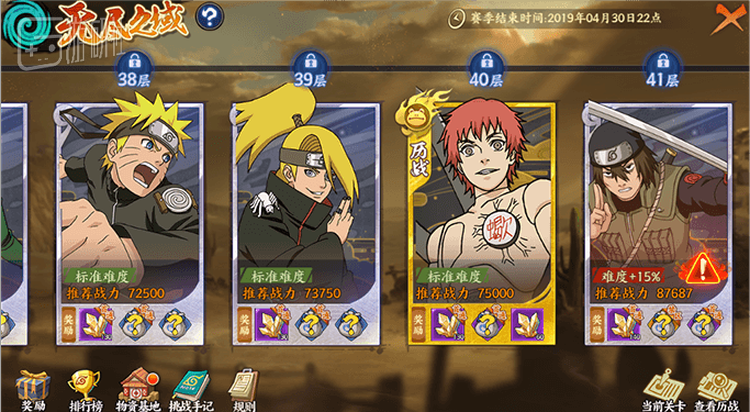Close the Endless Domain screen

pyautogui.click(x=727, y=18)
